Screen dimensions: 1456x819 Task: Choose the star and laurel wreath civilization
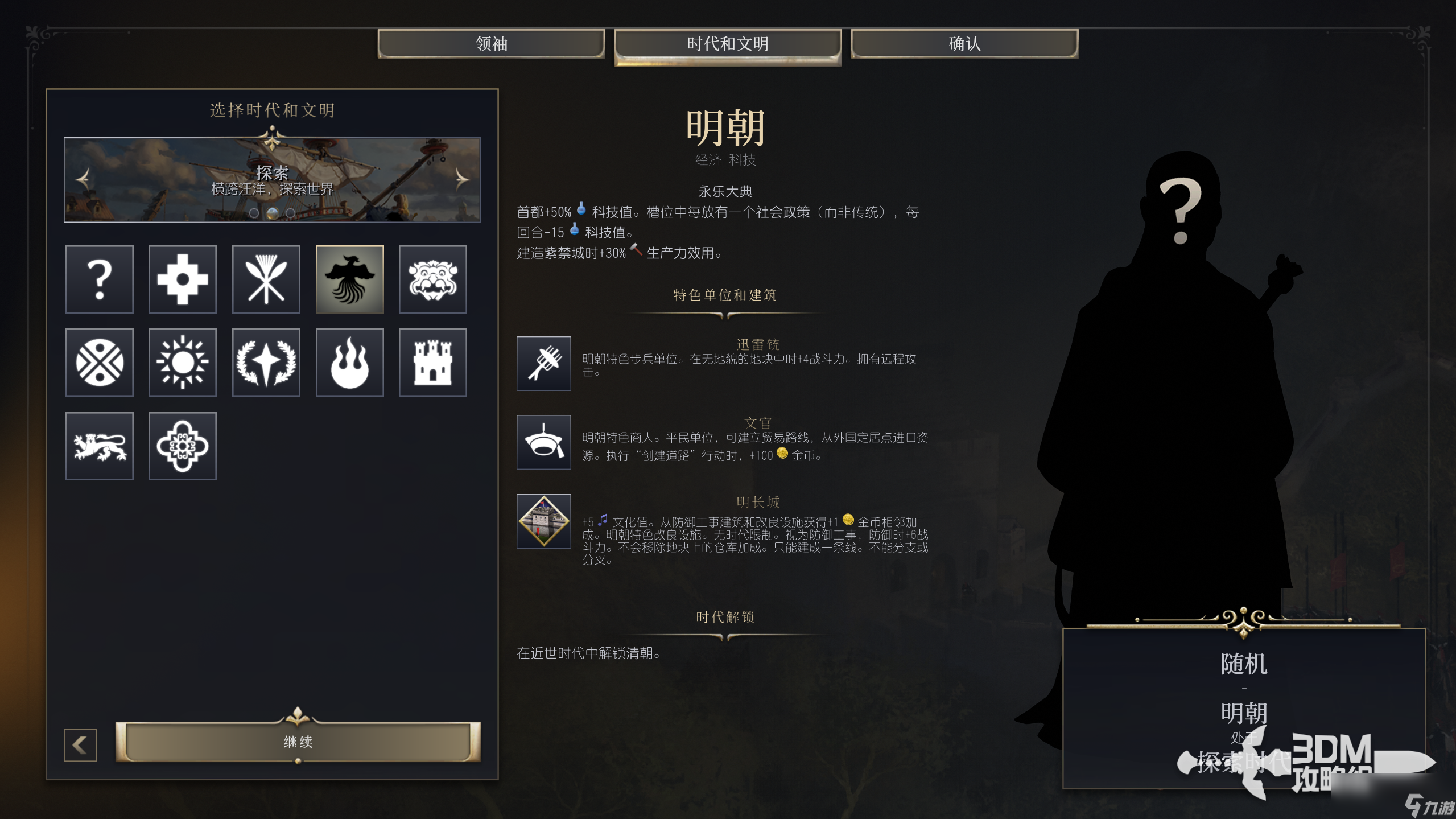pos(266,363)
